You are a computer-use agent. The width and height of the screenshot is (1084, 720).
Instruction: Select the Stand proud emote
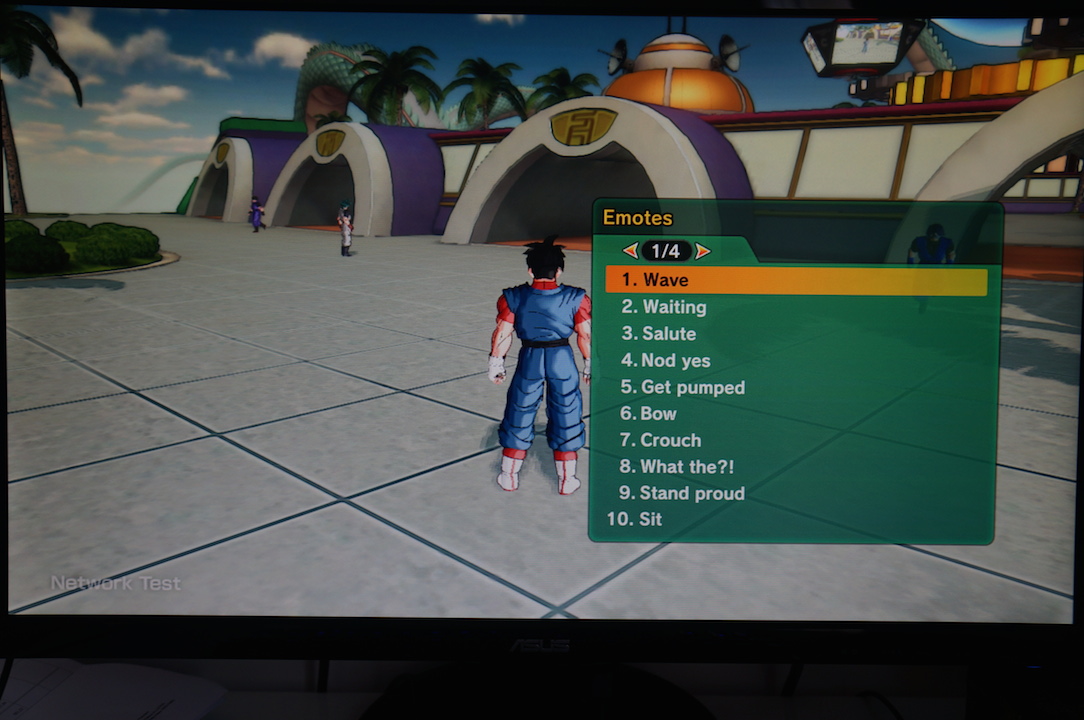coord(692,493)
